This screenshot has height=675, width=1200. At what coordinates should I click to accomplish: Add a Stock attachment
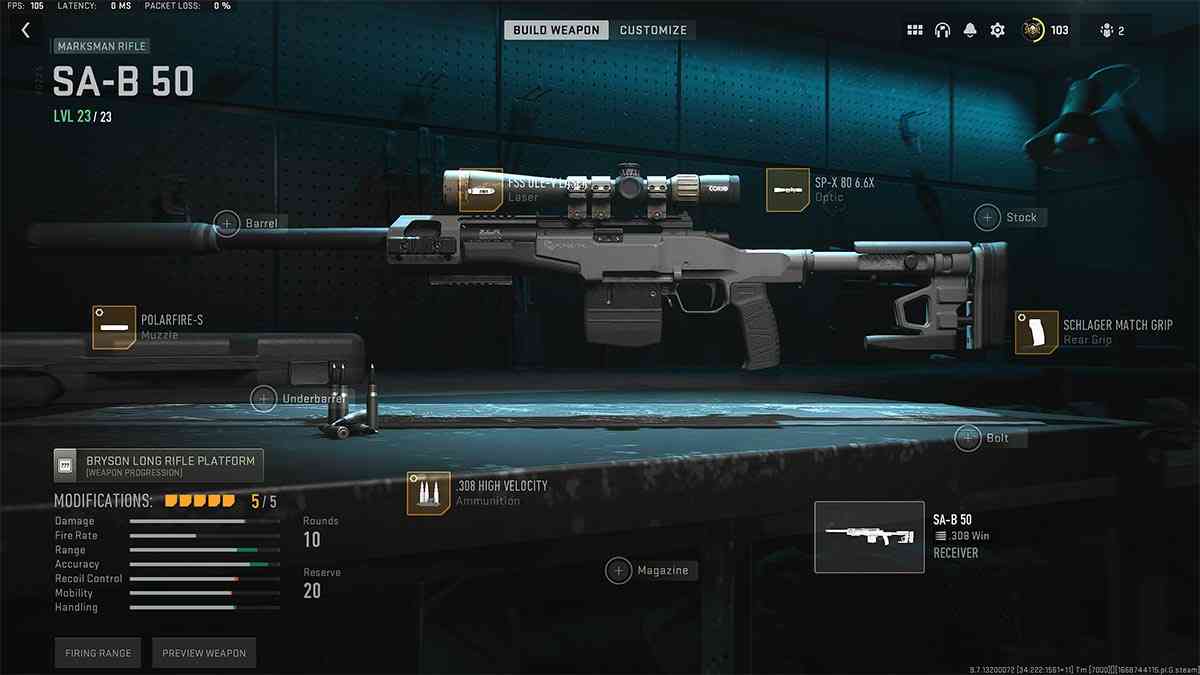tap(988, 217)
